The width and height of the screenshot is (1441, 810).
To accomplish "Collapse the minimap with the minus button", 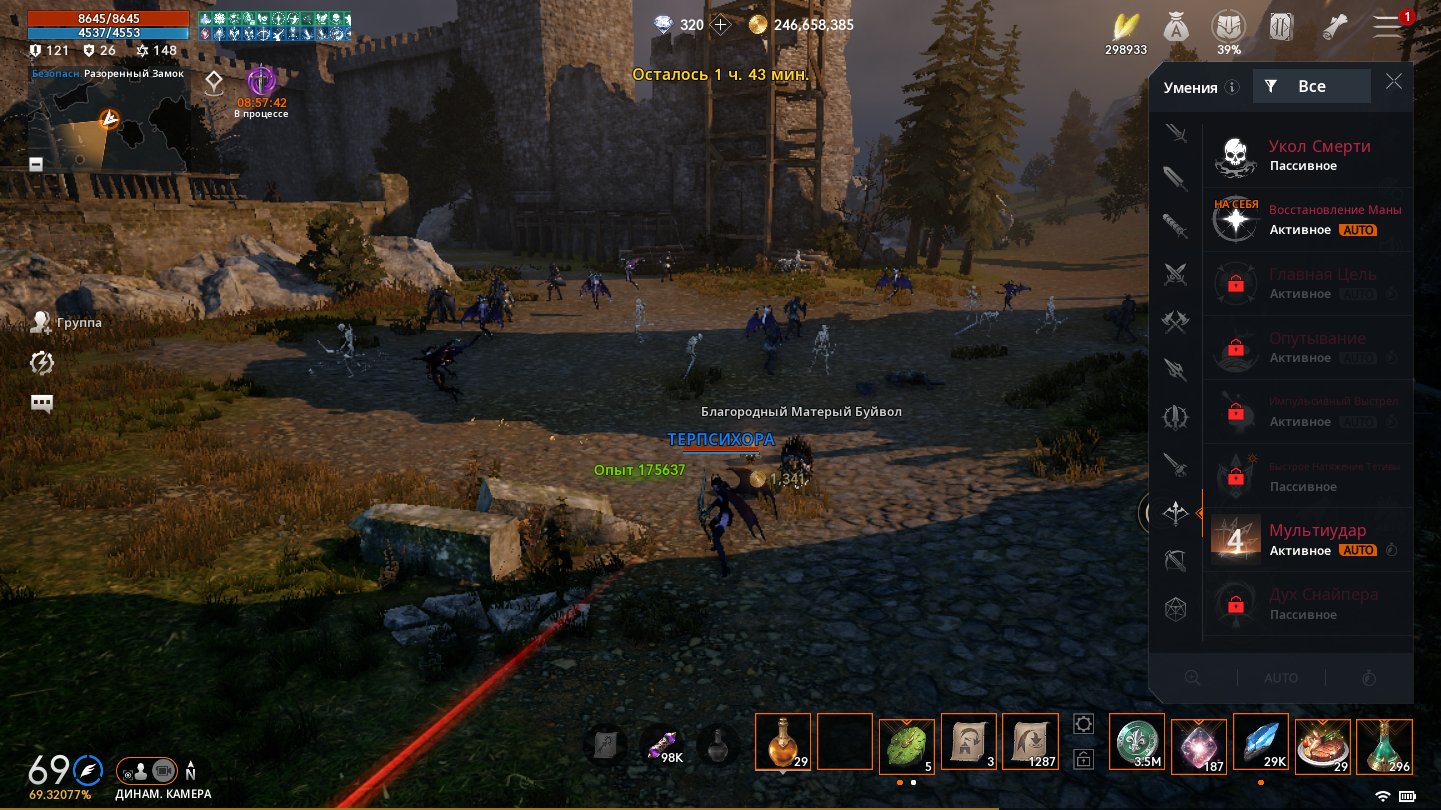I will (x=36, y=163).
